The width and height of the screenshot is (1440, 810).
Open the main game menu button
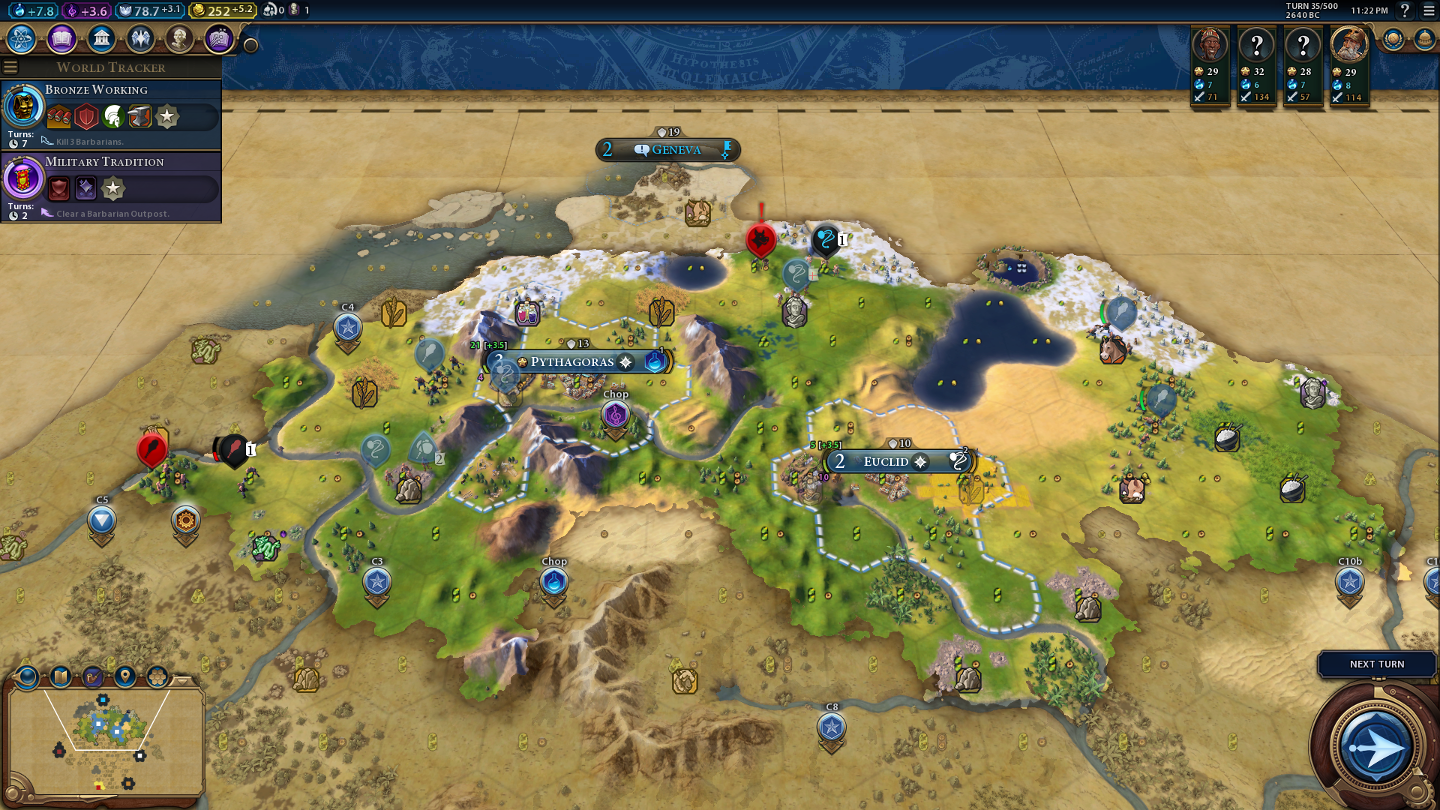pos(1428,10)
